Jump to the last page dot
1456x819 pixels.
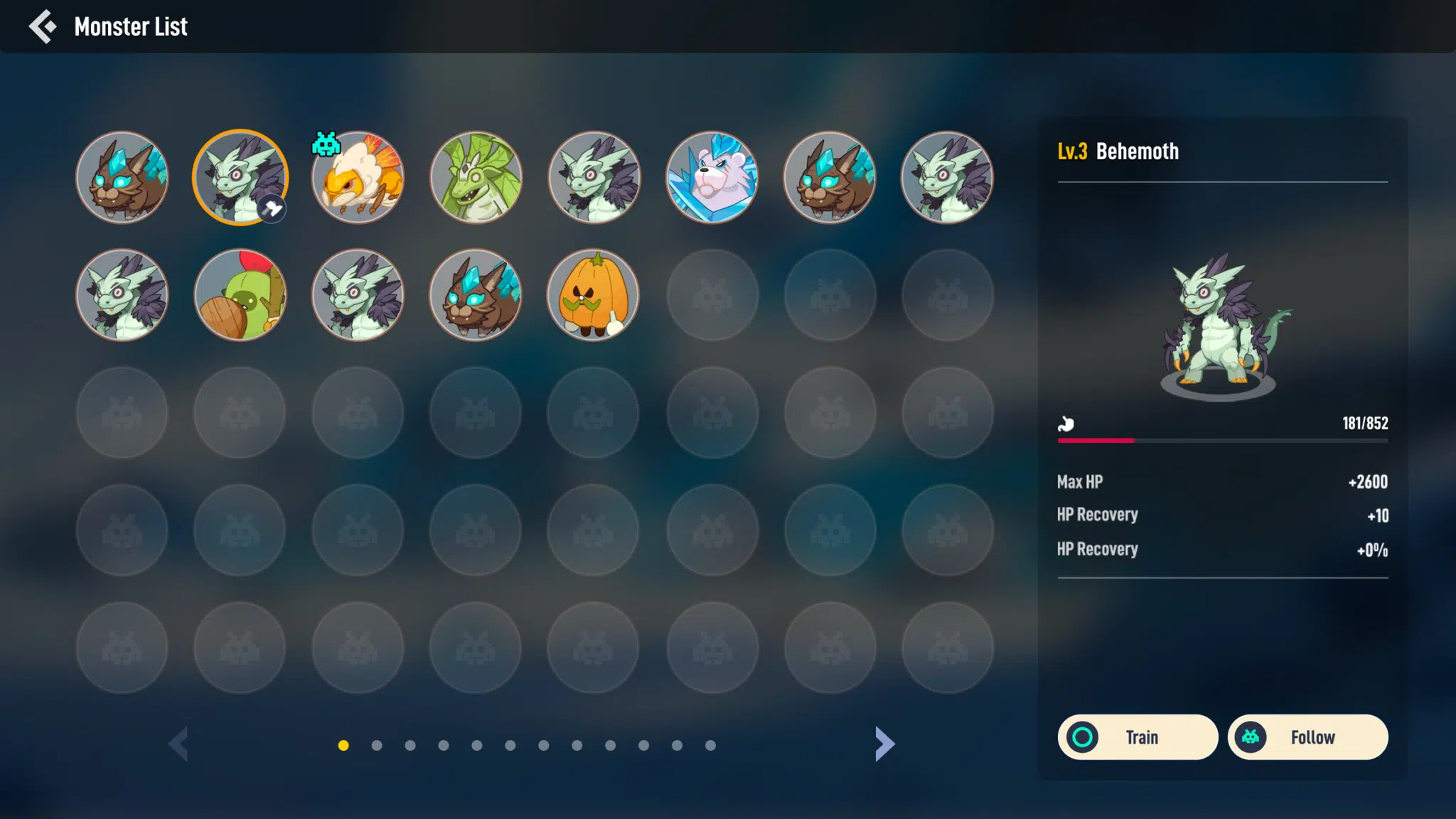[x=710, y=745]
